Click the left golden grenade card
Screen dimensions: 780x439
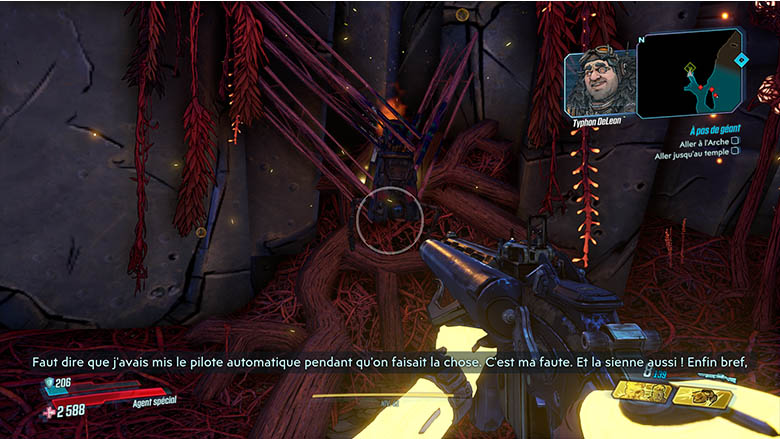click(x=642, y=393)
